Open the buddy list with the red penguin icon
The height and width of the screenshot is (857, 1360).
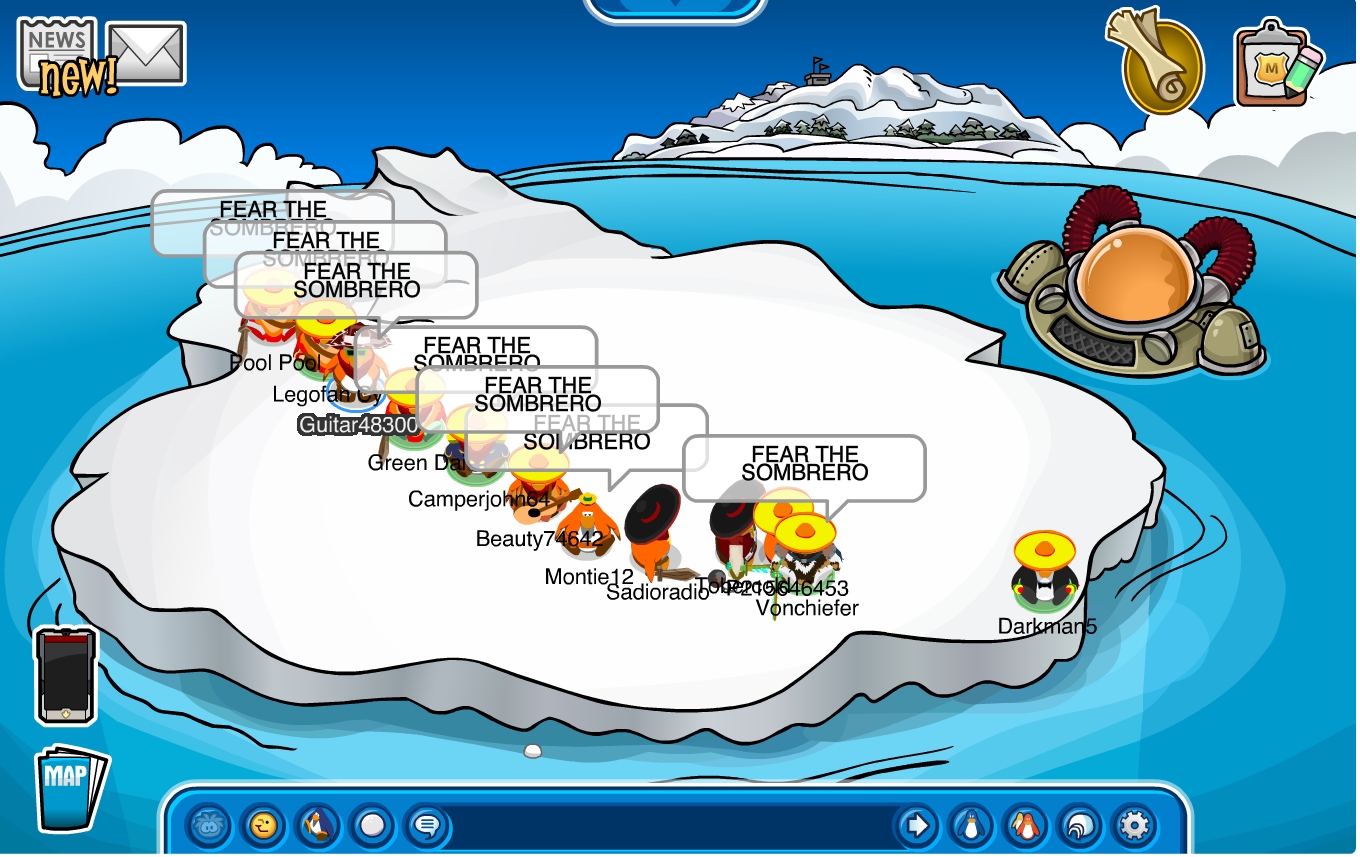point(1025,826)
